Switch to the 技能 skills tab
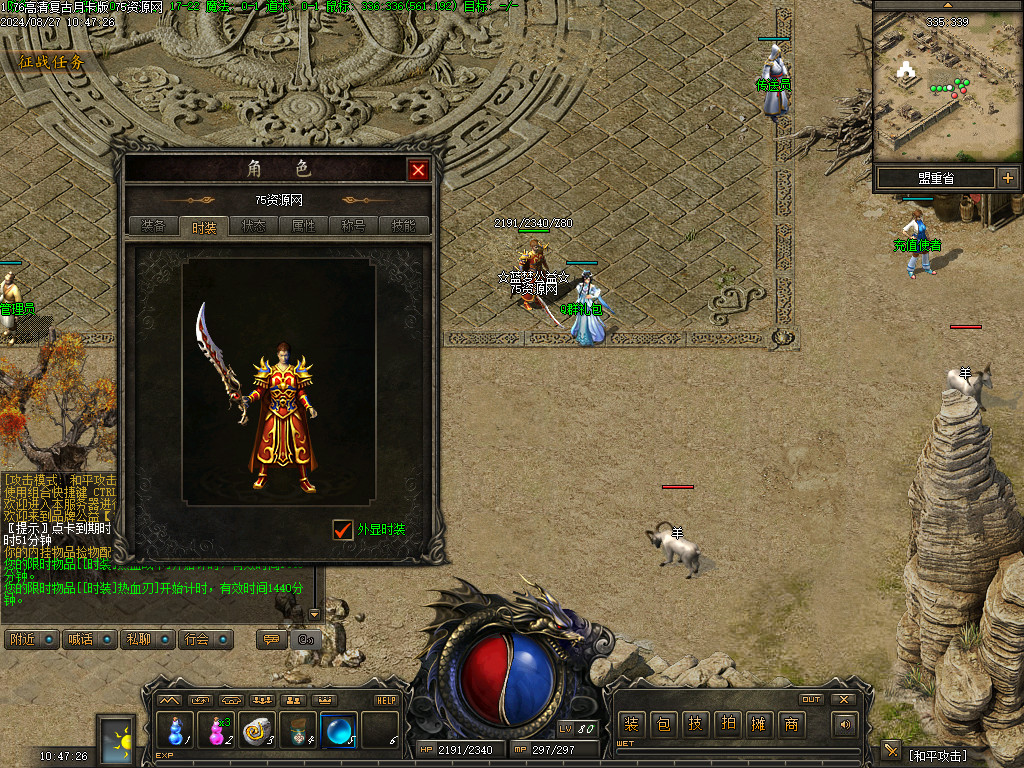The height and width of the screenshot is (768, 1024). pyautogui.click(x=404, y=226)
